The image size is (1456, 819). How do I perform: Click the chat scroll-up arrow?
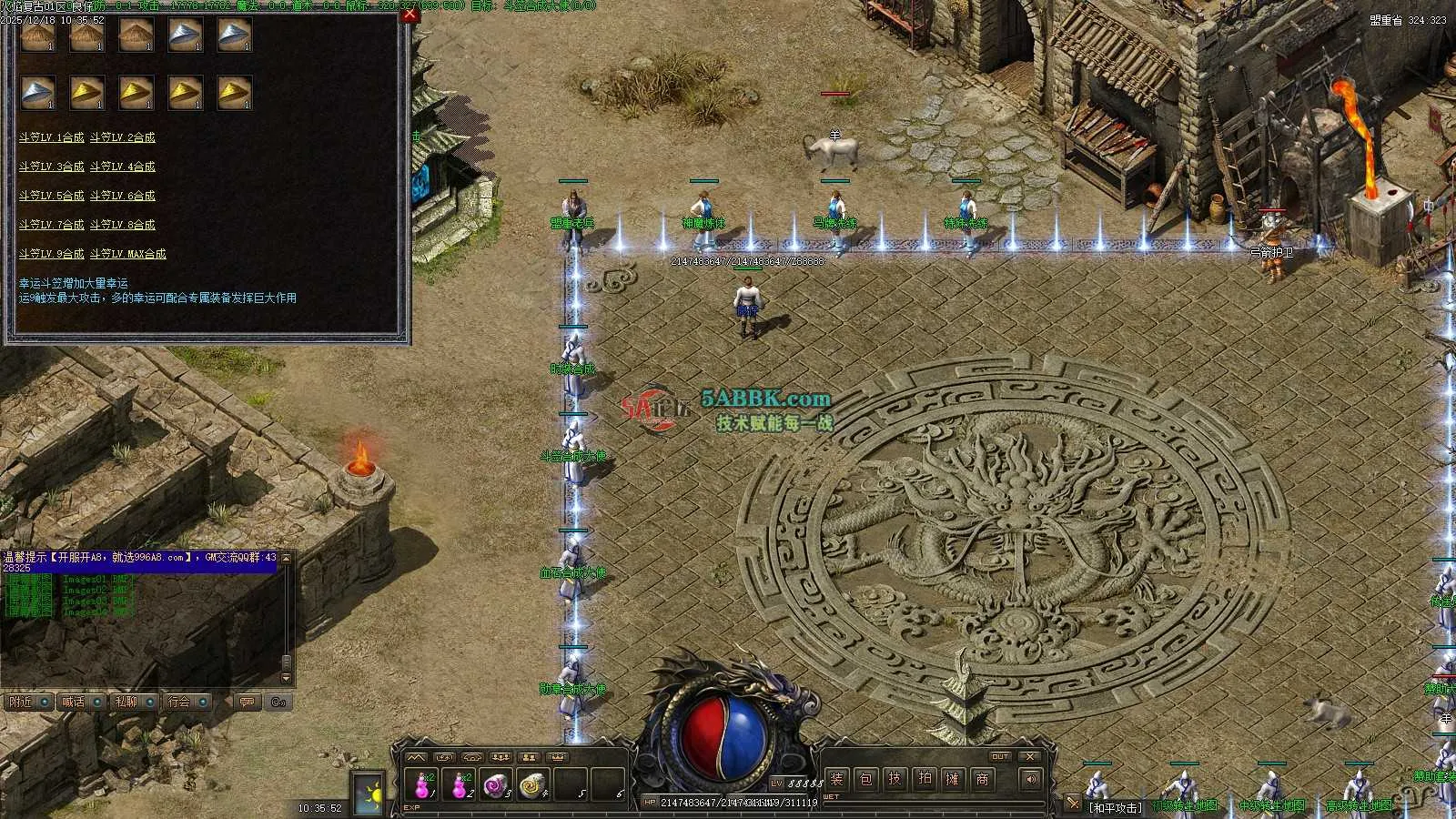click(x=286, y=558)
